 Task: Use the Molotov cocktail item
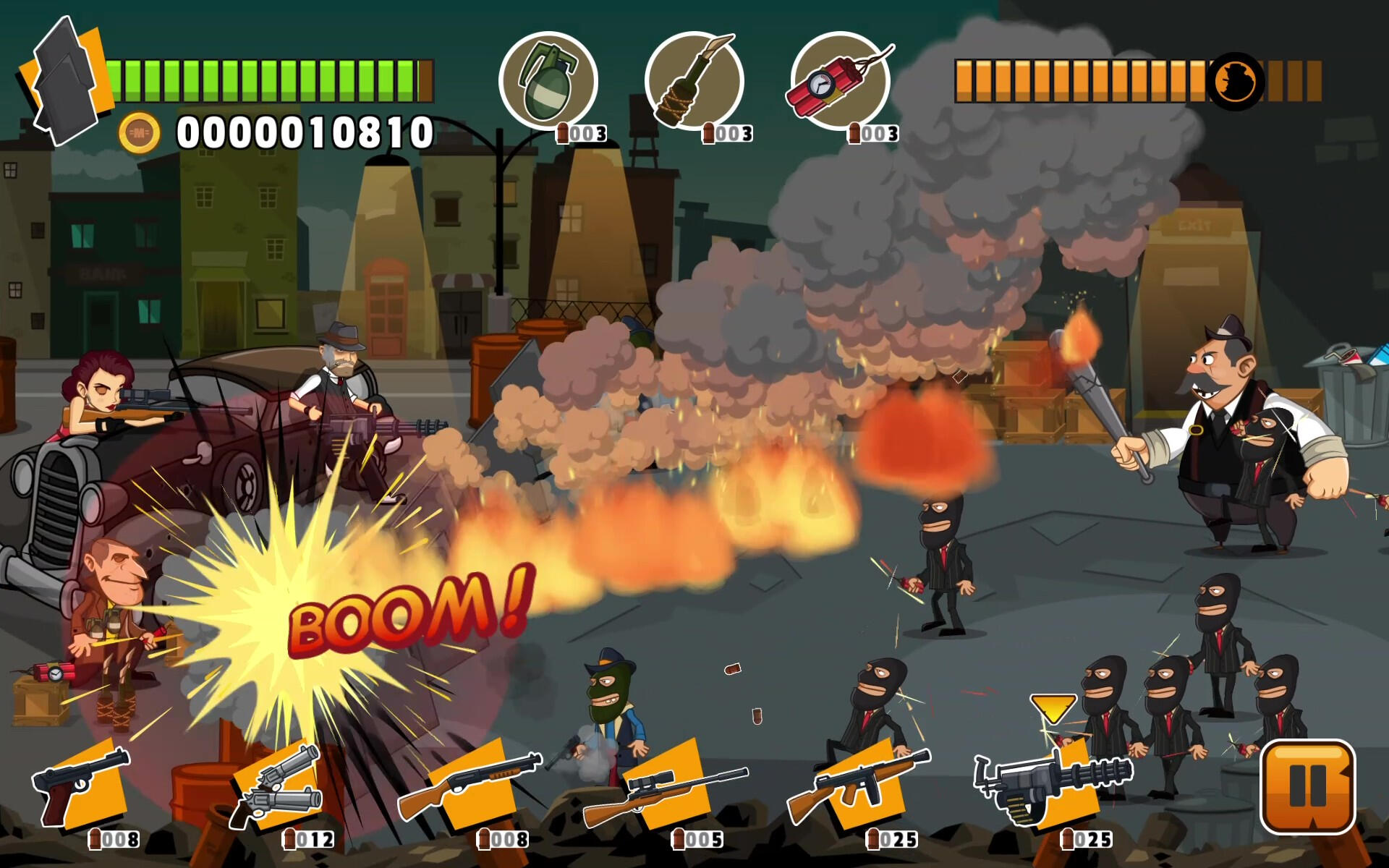point(694,81)
